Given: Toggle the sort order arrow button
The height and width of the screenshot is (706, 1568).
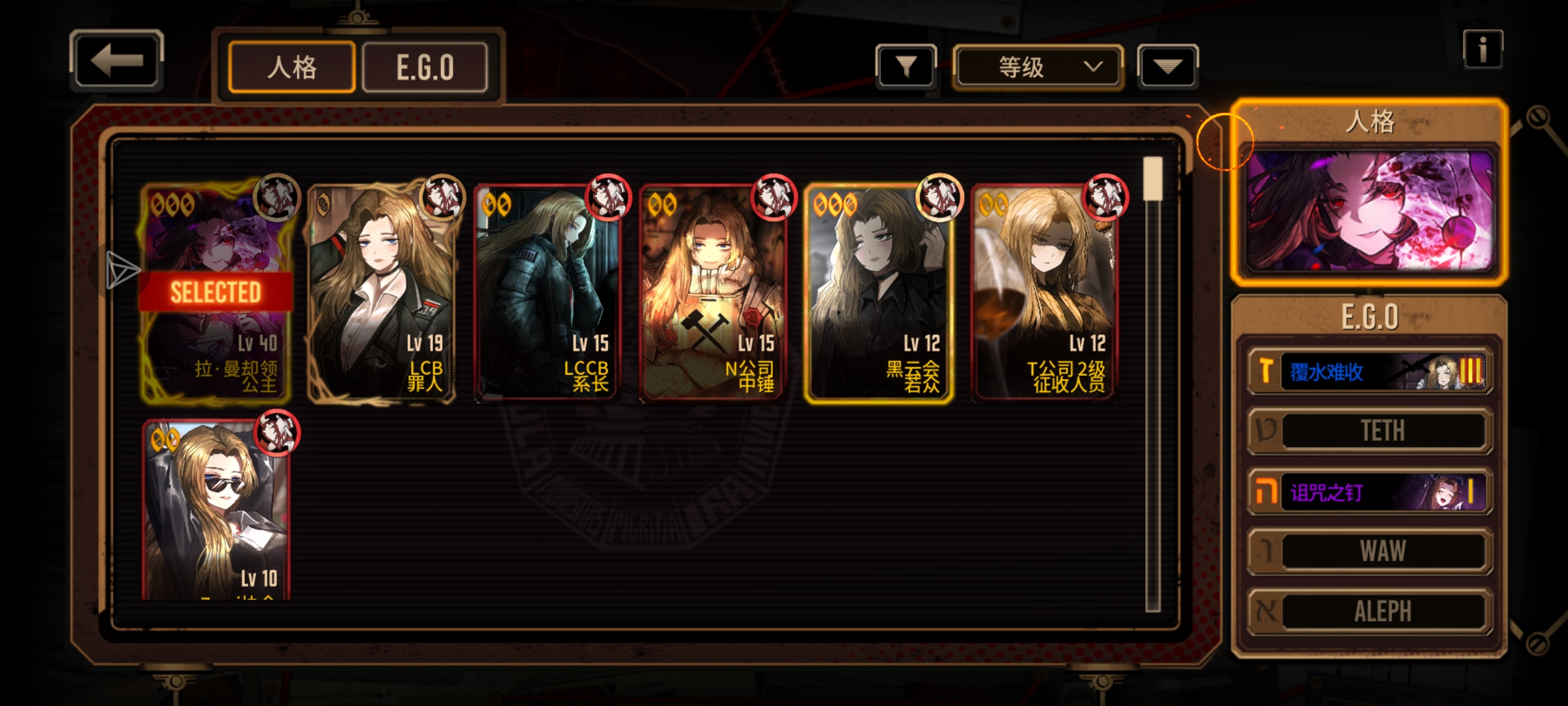Looking at the screenshot, I should [1168, 67].
